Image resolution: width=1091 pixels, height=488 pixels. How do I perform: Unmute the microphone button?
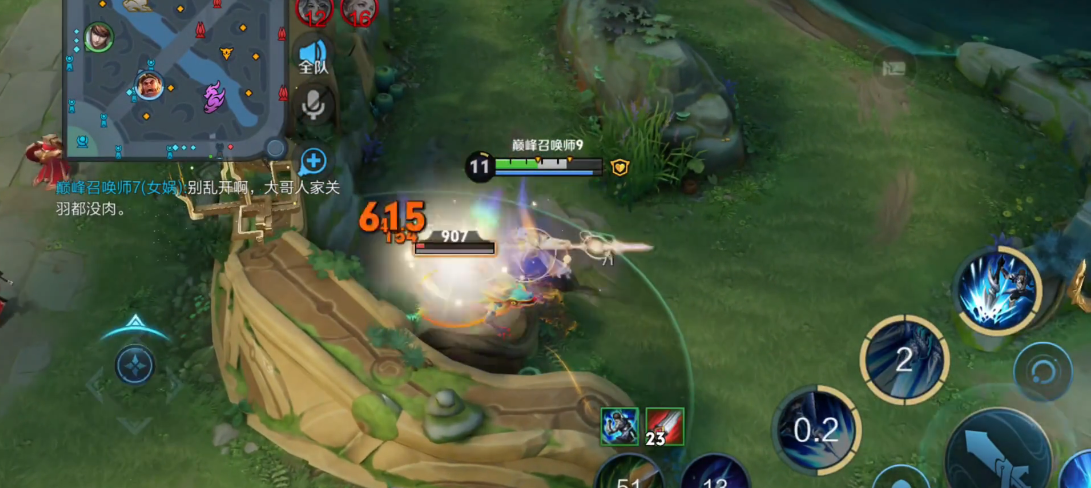click(x=314, y=104)
